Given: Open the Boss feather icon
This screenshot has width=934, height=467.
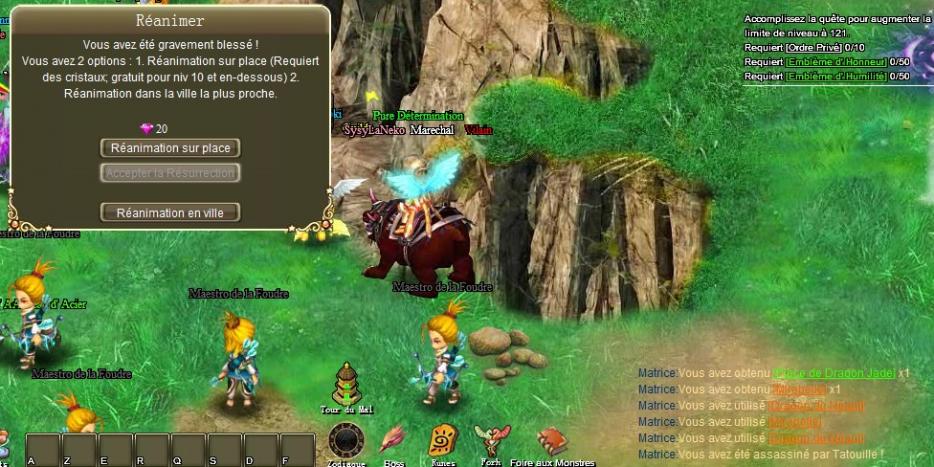Looking at the screenshot, I should click(394, 440).
